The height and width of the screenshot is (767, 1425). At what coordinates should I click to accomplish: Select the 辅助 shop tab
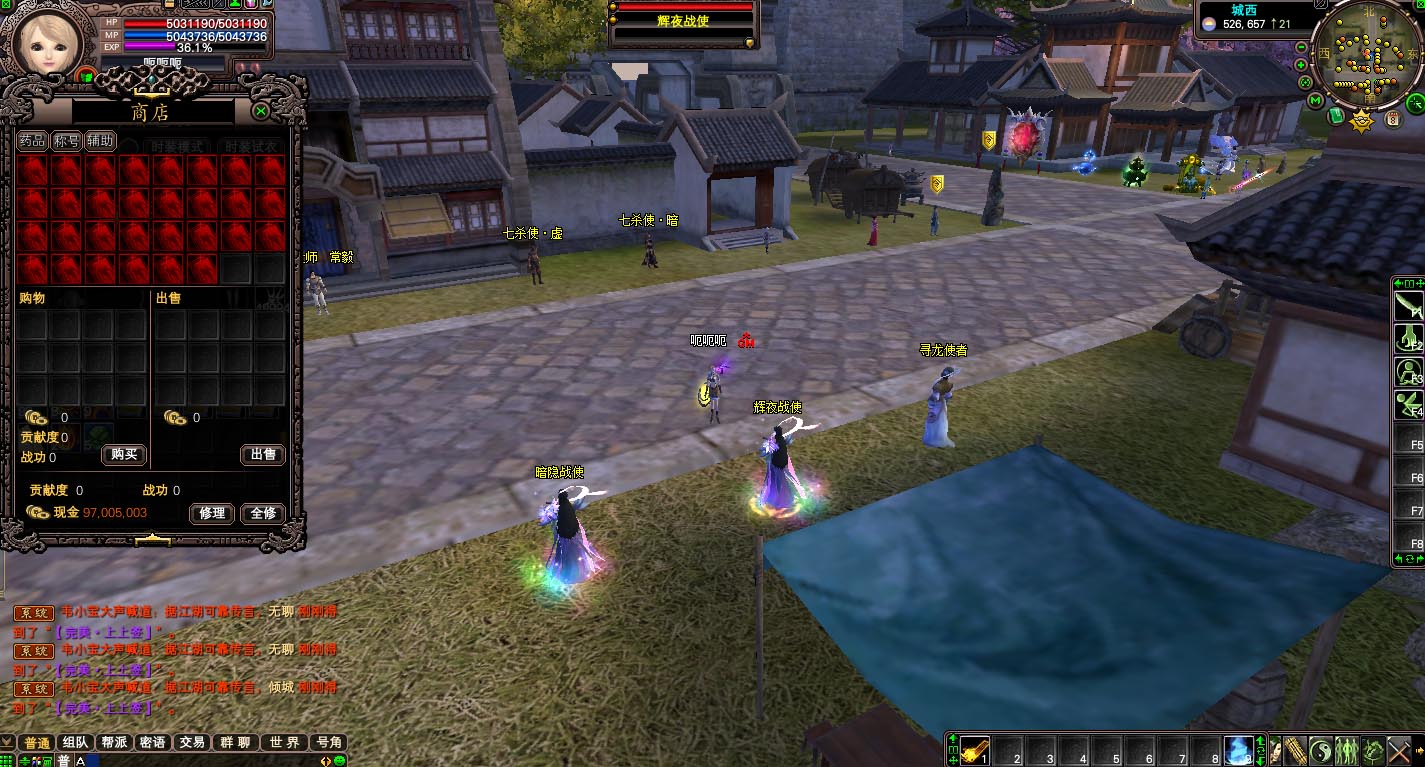pyautogui.click(x=100, y=142)
